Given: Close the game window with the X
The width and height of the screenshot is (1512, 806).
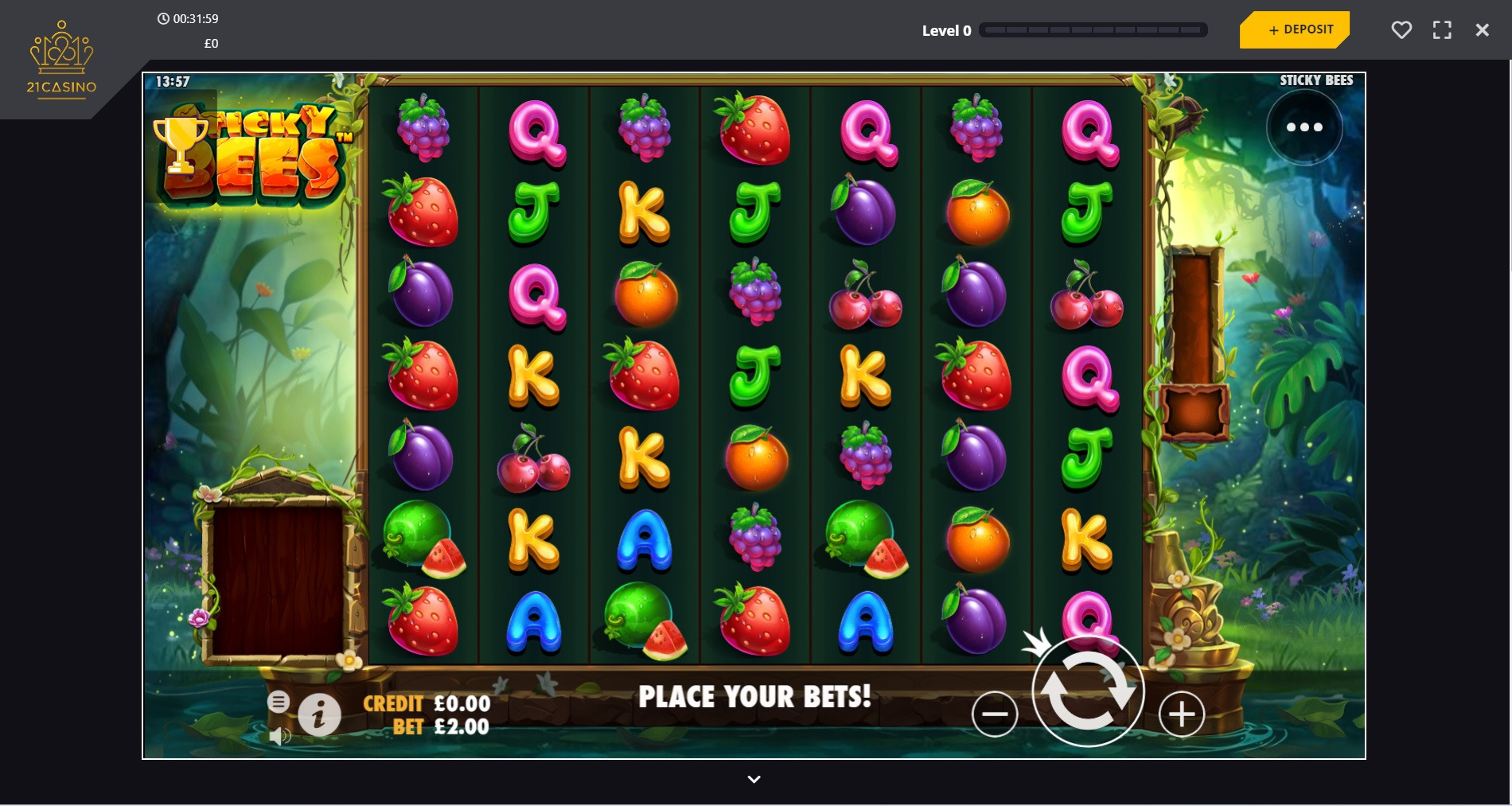Looking at the screenshot, I should (1482, 29).
